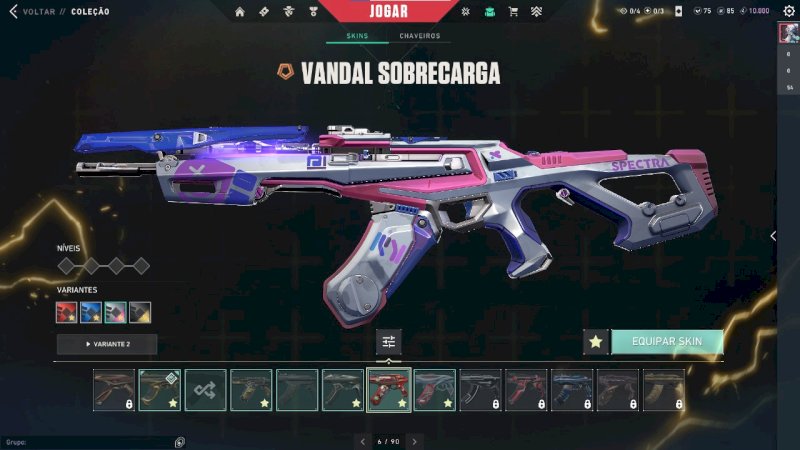Switch to the Chaveiros tab
The height and width of the screenshot is (450, 800).
pyautogui.click(x=419, y=36)
